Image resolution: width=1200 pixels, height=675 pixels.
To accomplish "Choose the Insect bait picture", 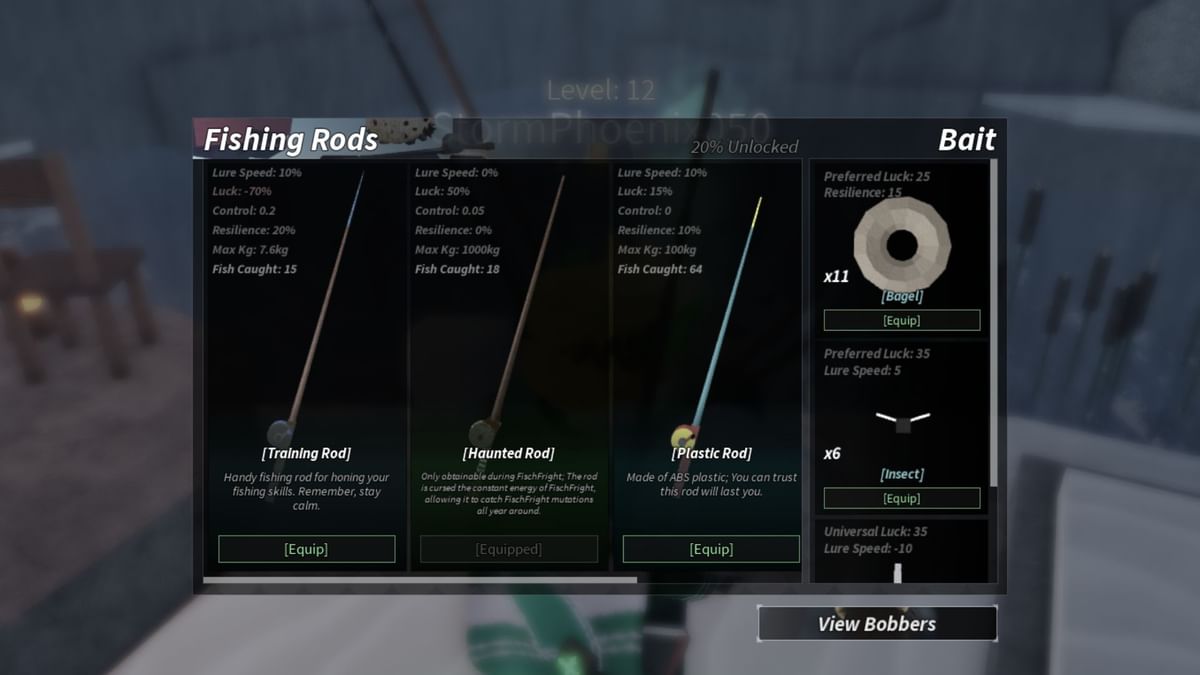I will pos(902,420).
